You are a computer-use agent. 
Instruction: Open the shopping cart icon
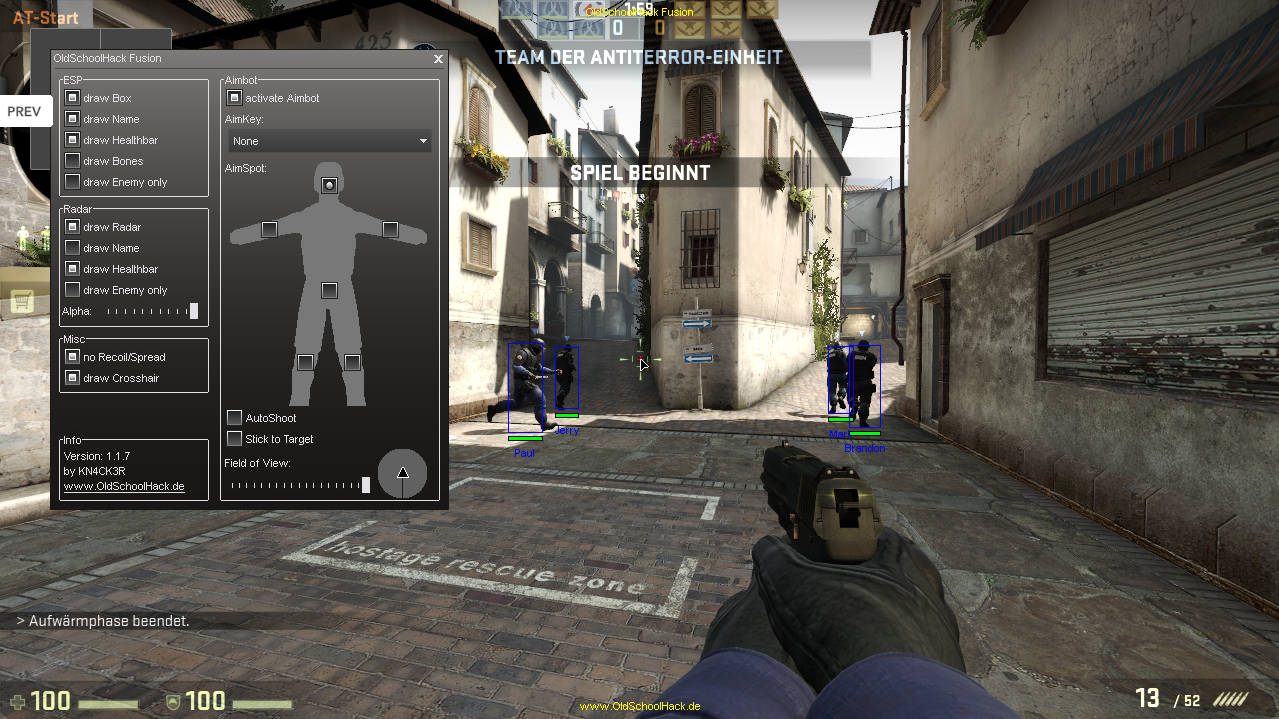coord(22,300)
